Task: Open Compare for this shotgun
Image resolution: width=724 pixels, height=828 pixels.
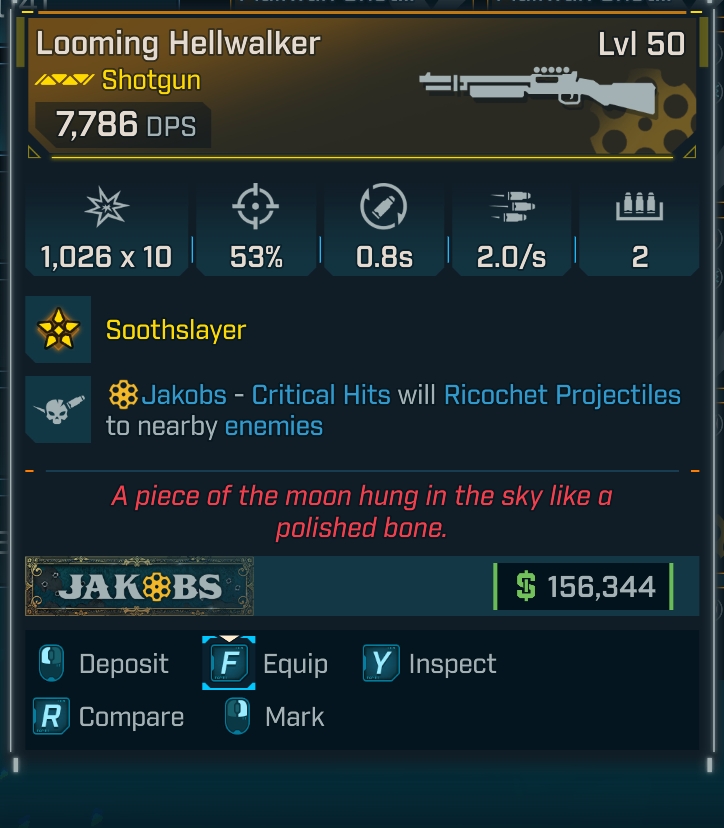Action: [x=110, y=717]
